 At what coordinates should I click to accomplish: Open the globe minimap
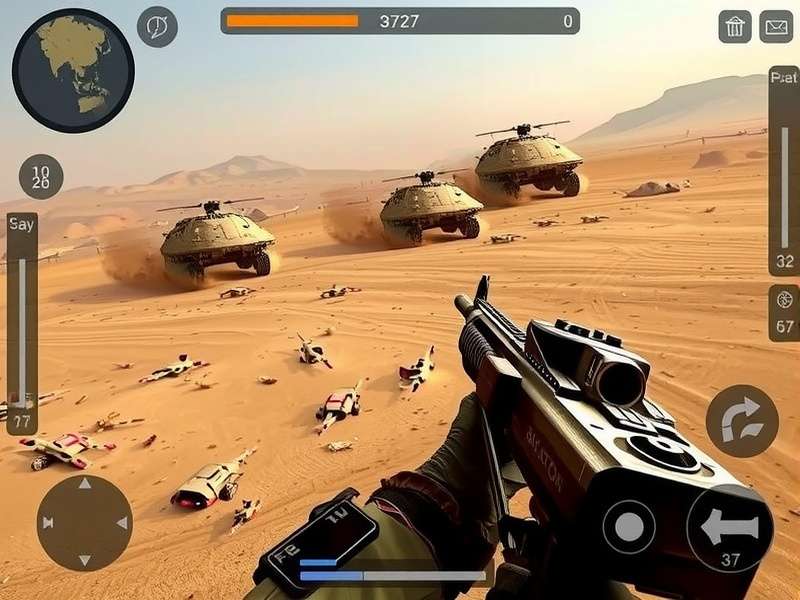click(73, 70)
